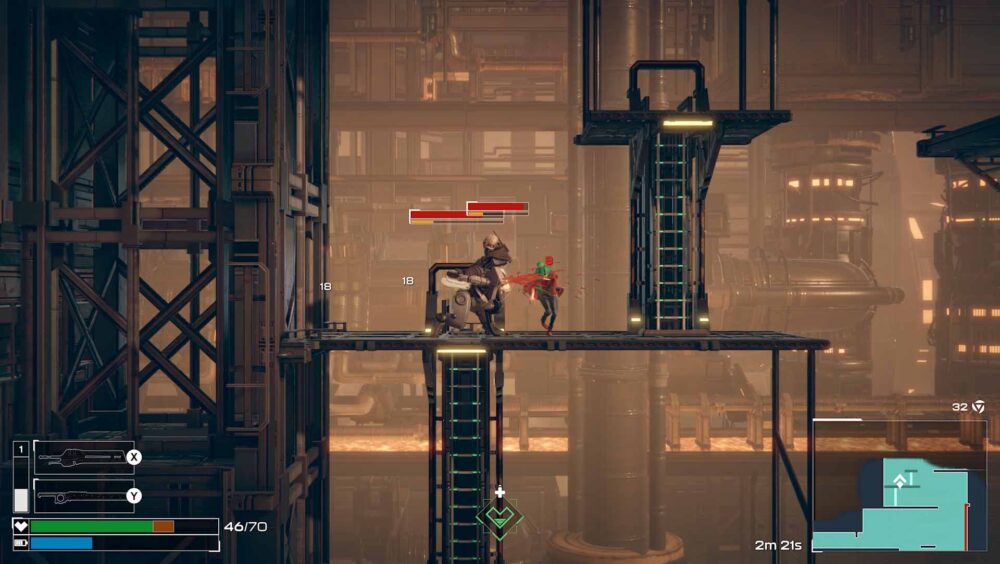Screen dimensions: 1000x564
Task: Select the lower weapon slot marked Y
Action: [x=85, y=495]
